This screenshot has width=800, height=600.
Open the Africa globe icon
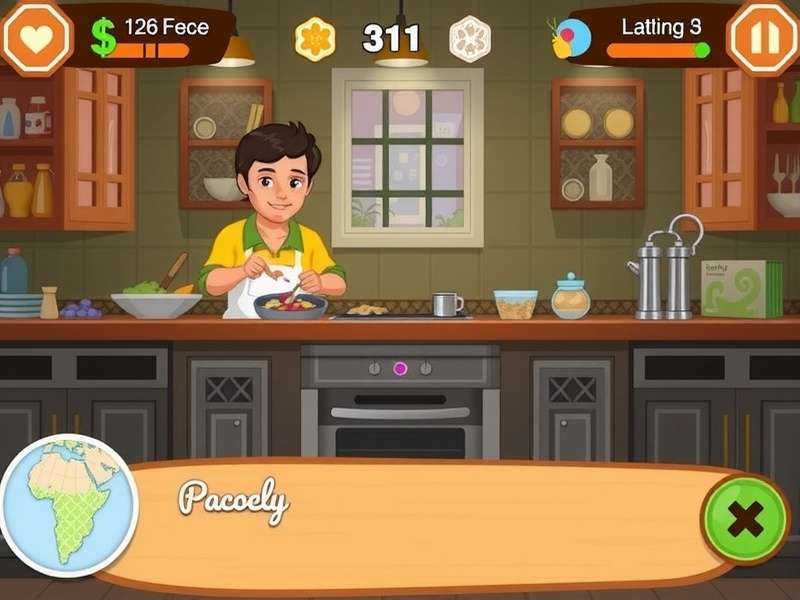click(70, 505)
